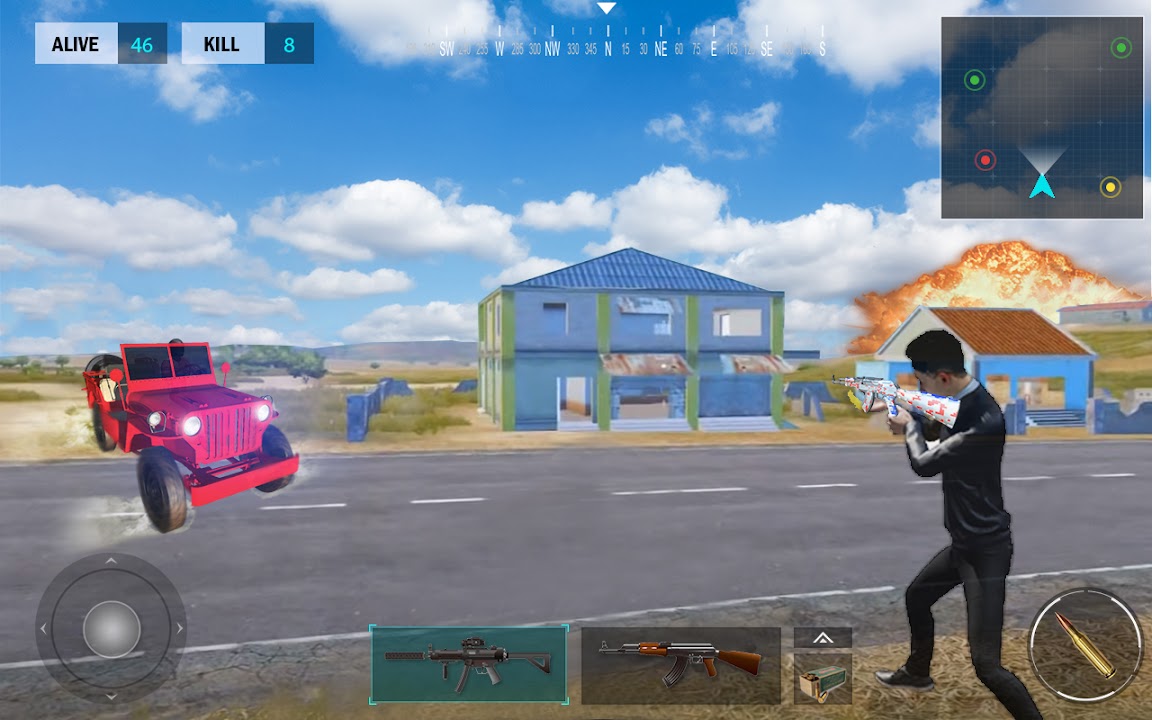Image resolution: width=1152 pixels, height=720 pixels.
Task: Open the ammo box item slot
Action: 823,680
